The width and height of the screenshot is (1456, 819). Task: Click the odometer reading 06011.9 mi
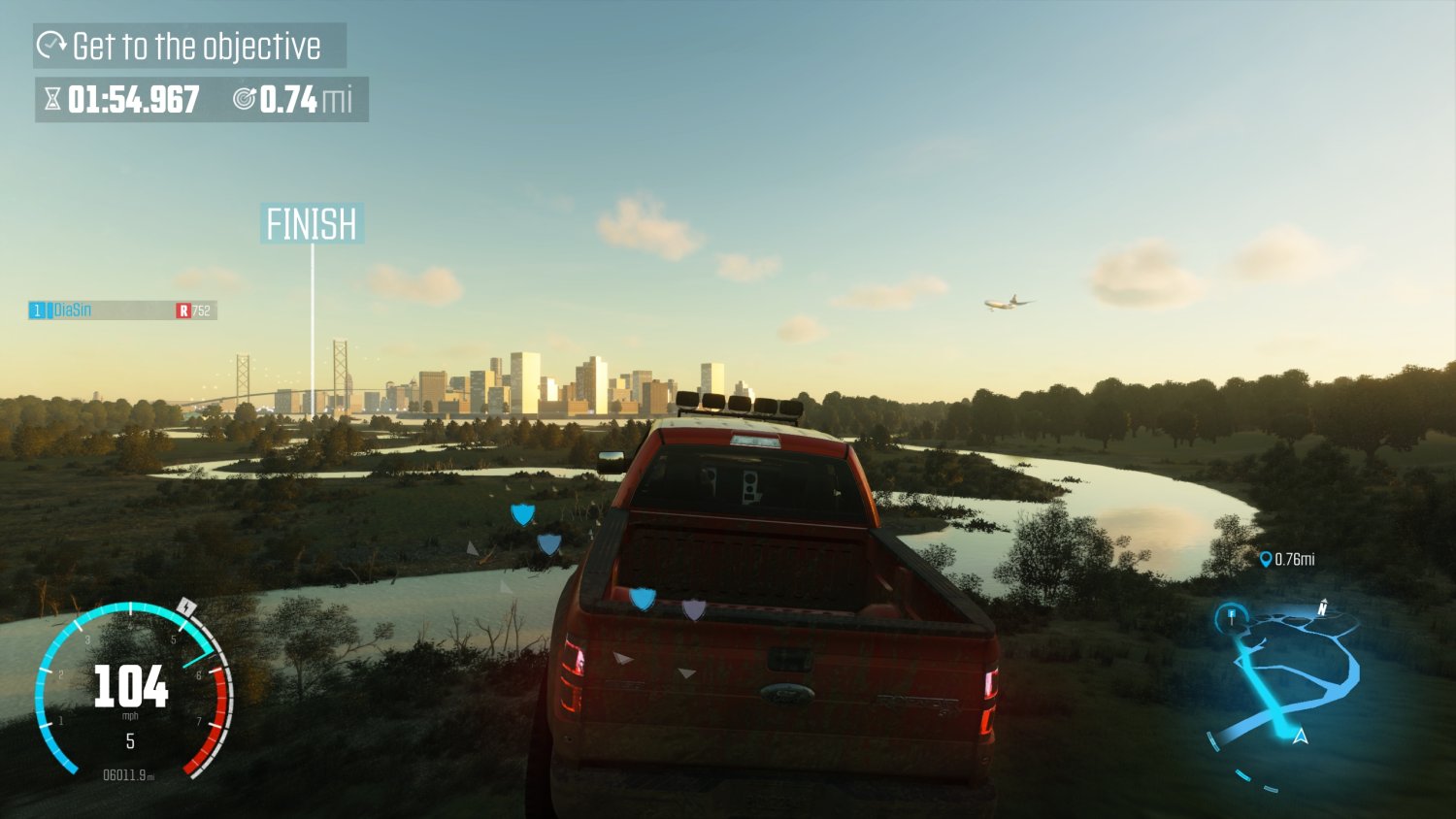[x=128, y=775]
